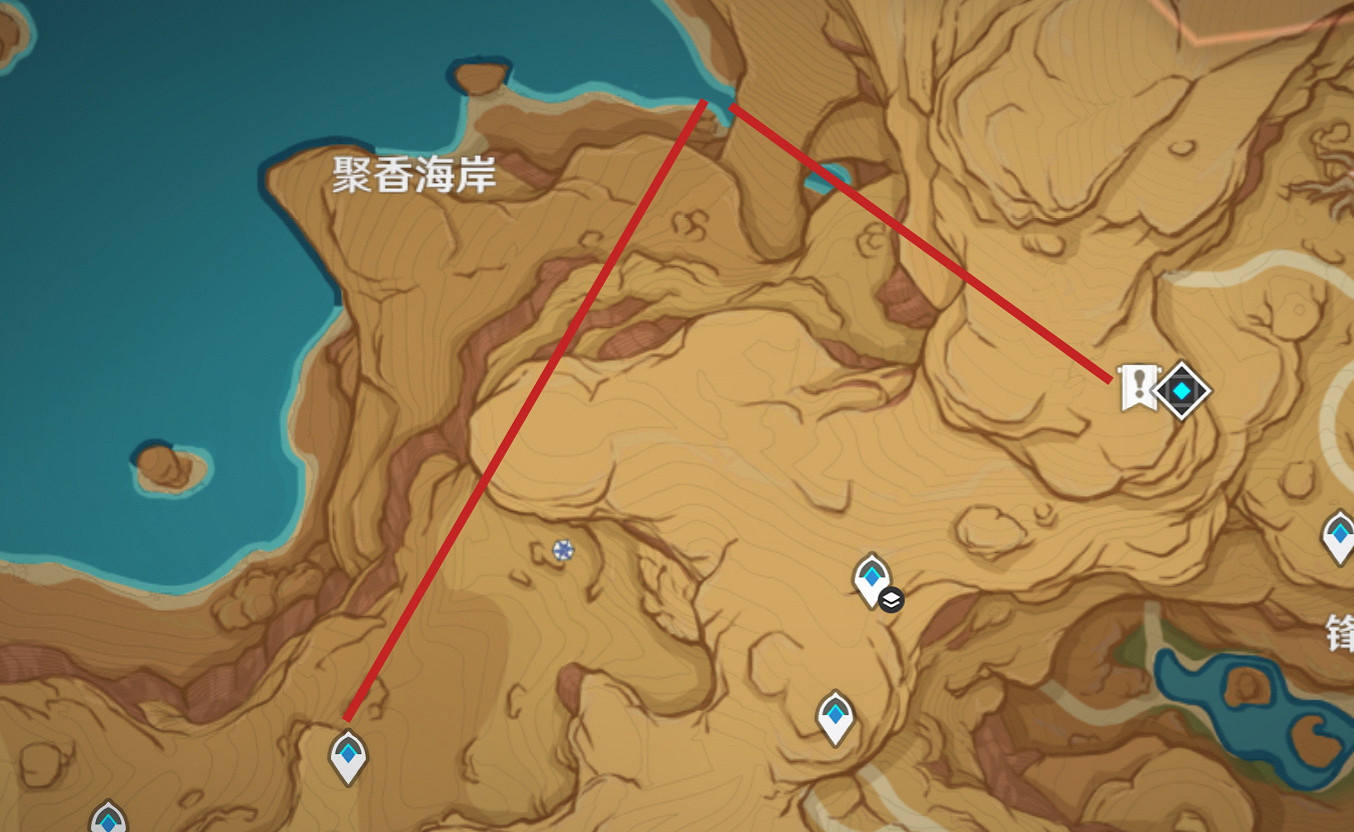The image size is (1354, 832).
Task: Toggle the underground layer badge on the layered waypoint
Action: pos(890,601)
